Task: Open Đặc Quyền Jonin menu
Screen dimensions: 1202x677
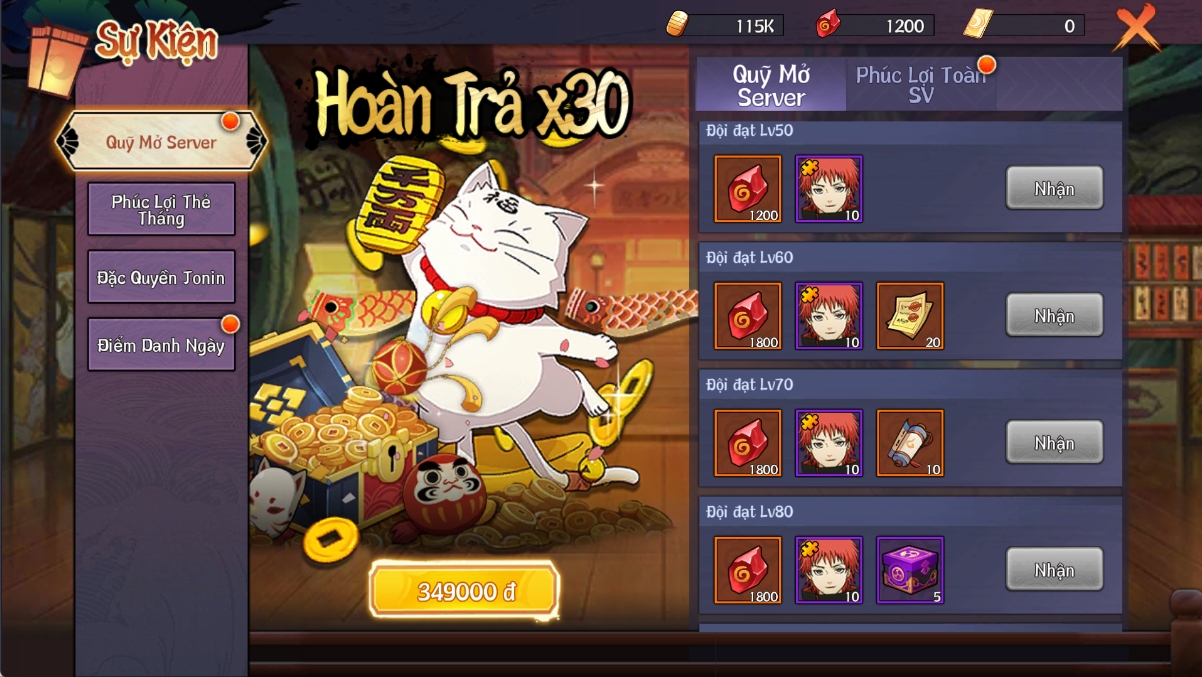Action: 161,277
